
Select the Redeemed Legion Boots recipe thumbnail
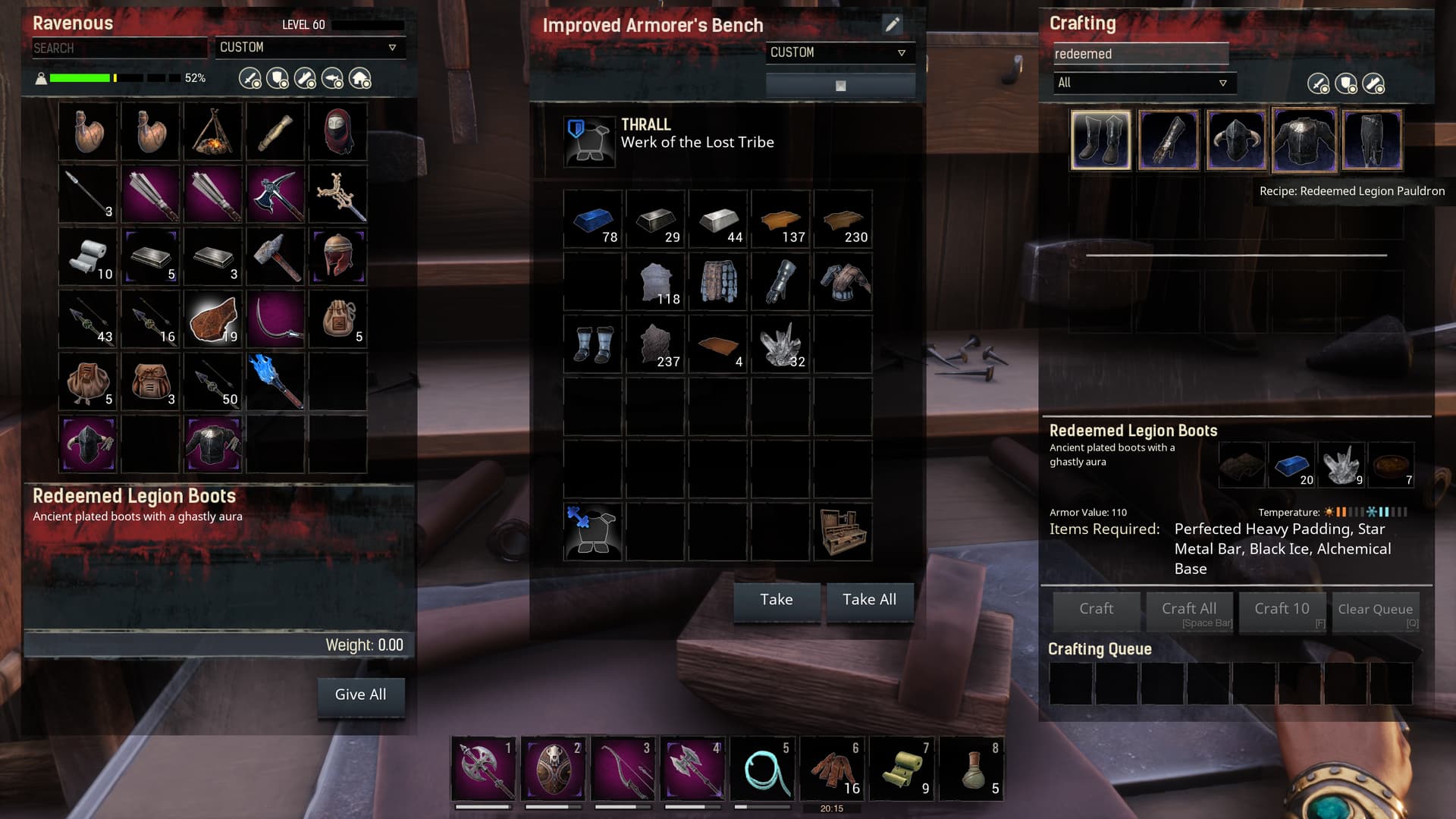pos(1100,140)
